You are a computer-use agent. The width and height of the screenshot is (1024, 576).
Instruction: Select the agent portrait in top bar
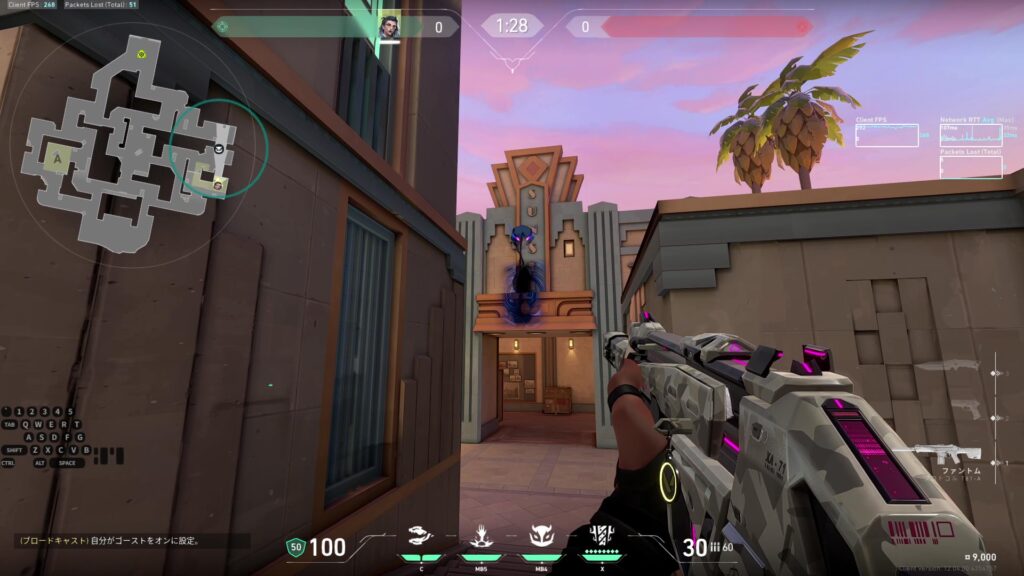click(x=389, y=27)
